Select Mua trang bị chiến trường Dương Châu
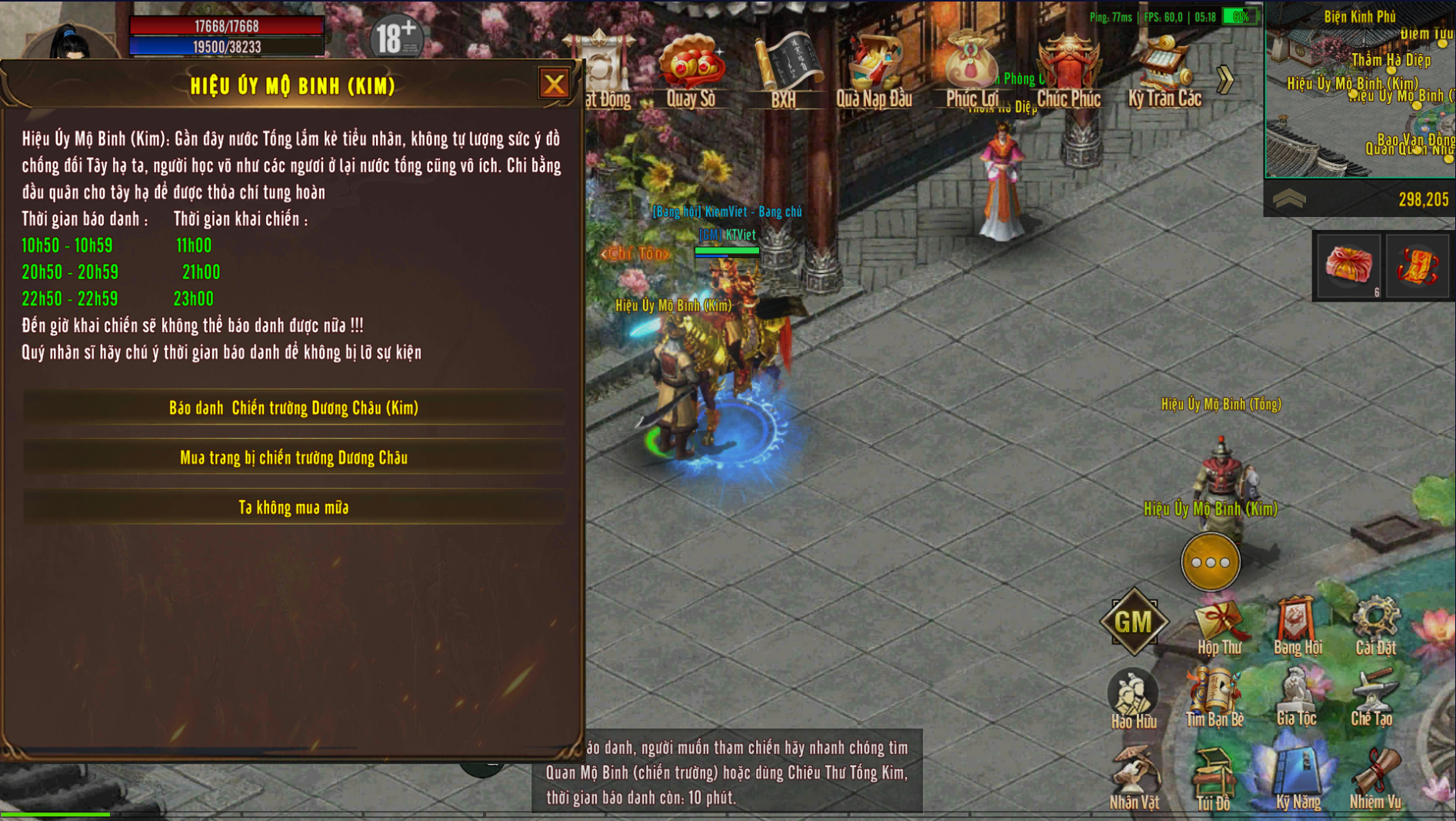Image resolution: width=1456 pixels, height=821 pixels. [293, 458]
